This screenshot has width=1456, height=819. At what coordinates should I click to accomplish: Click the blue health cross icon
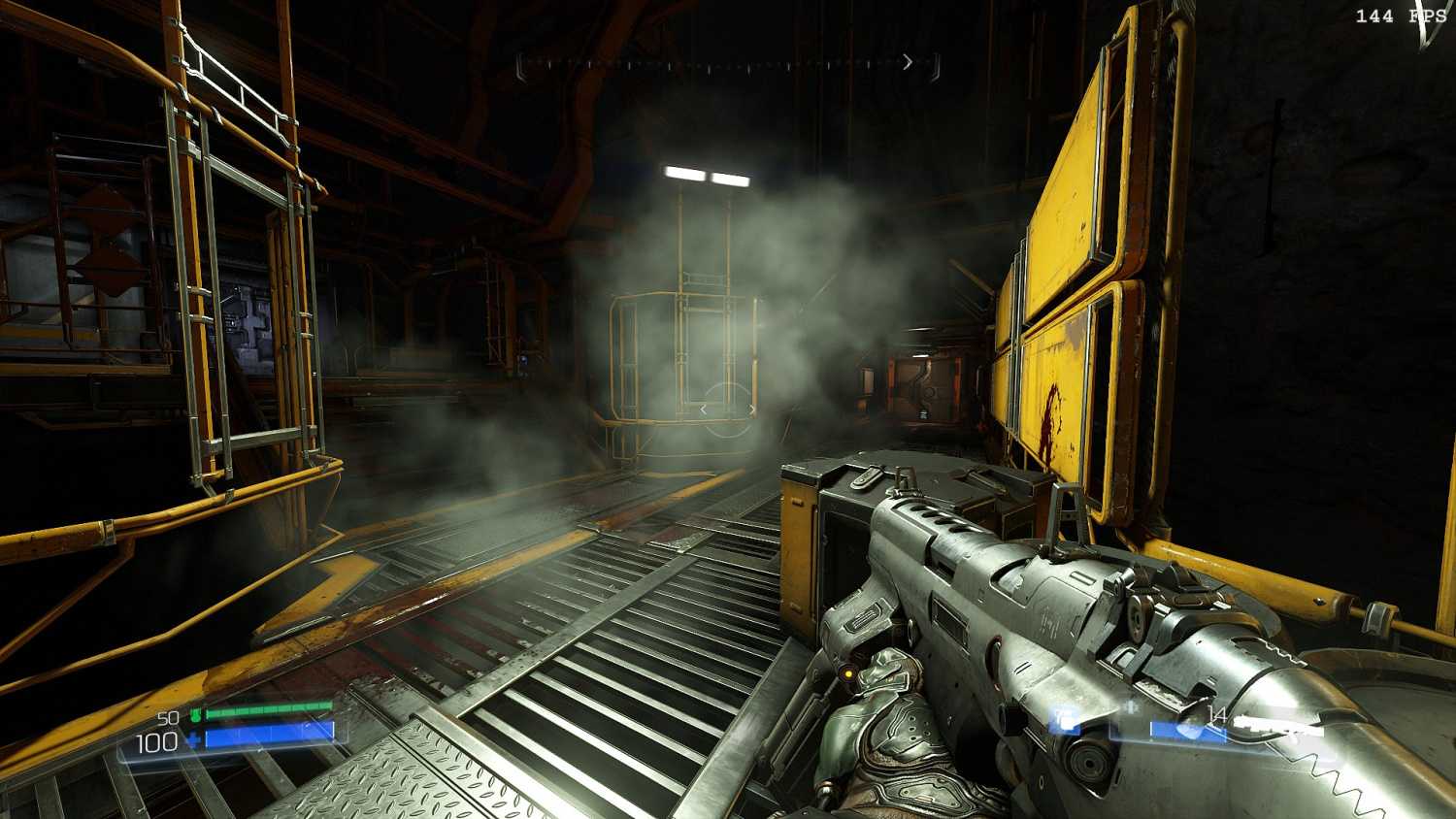point(194,742)
